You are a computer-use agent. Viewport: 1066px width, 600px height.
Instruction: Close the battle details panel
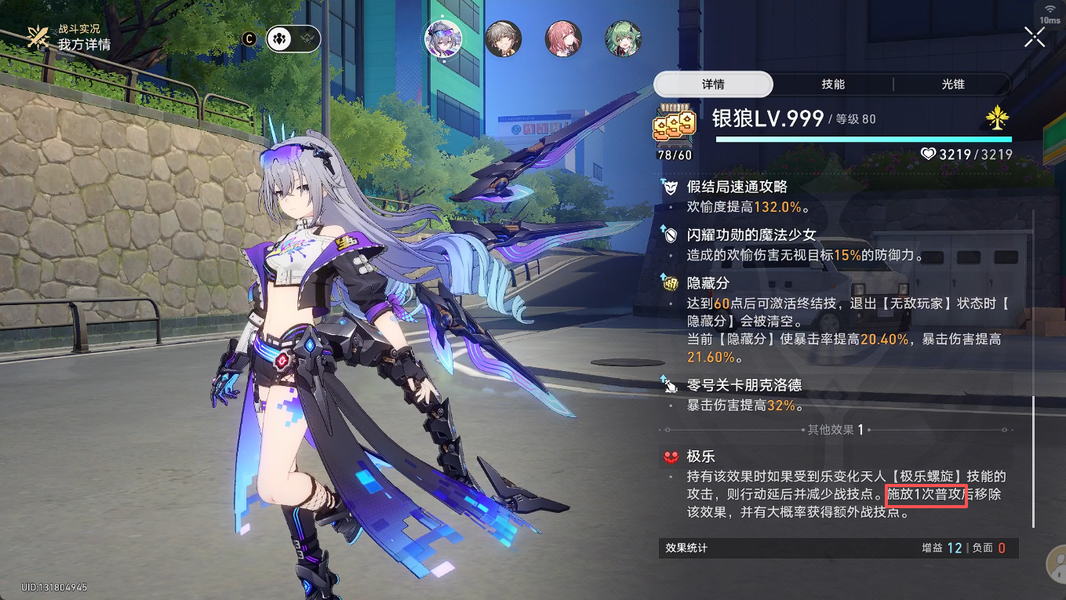[x=1034, y=37]
